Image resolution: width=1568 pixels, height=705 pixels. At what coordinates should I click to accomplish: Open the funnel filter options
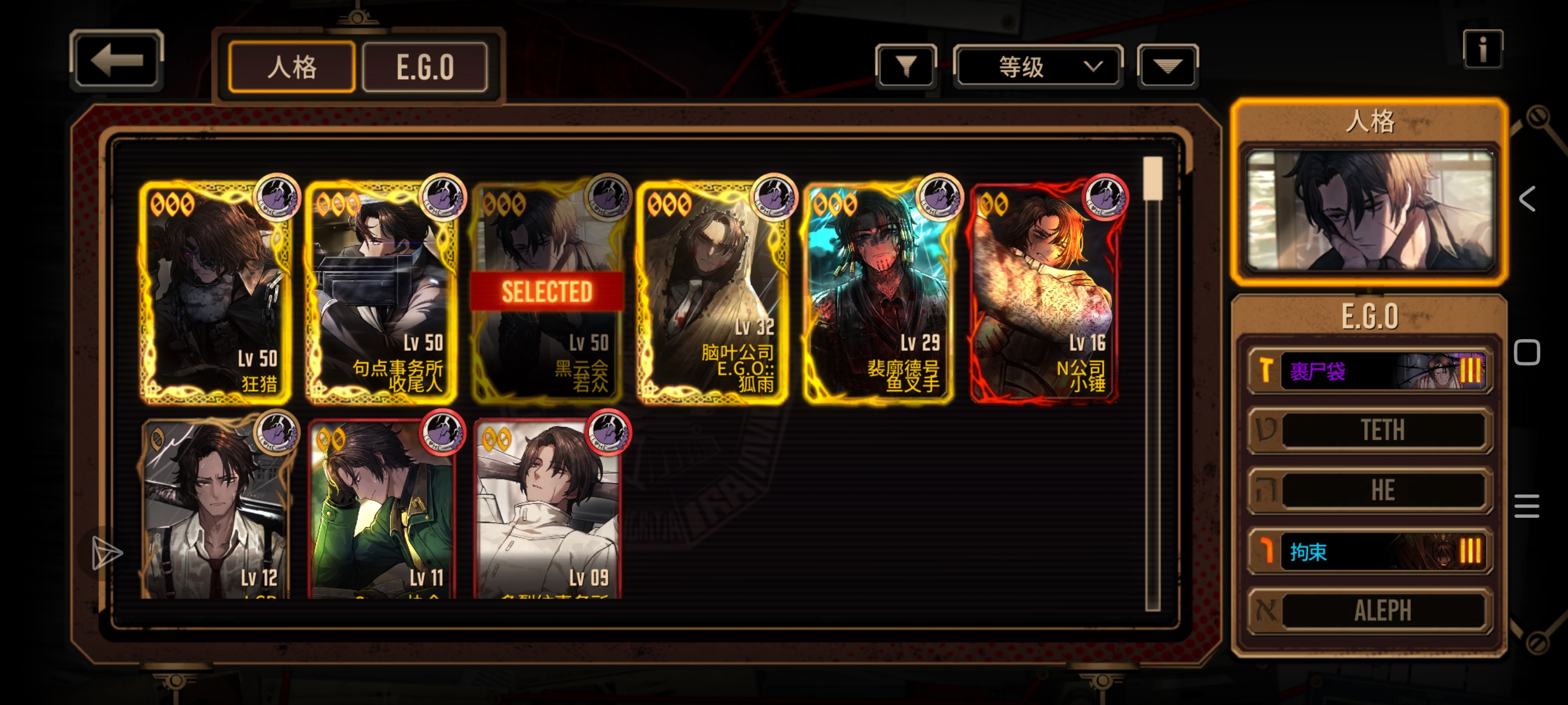(906, 66)
